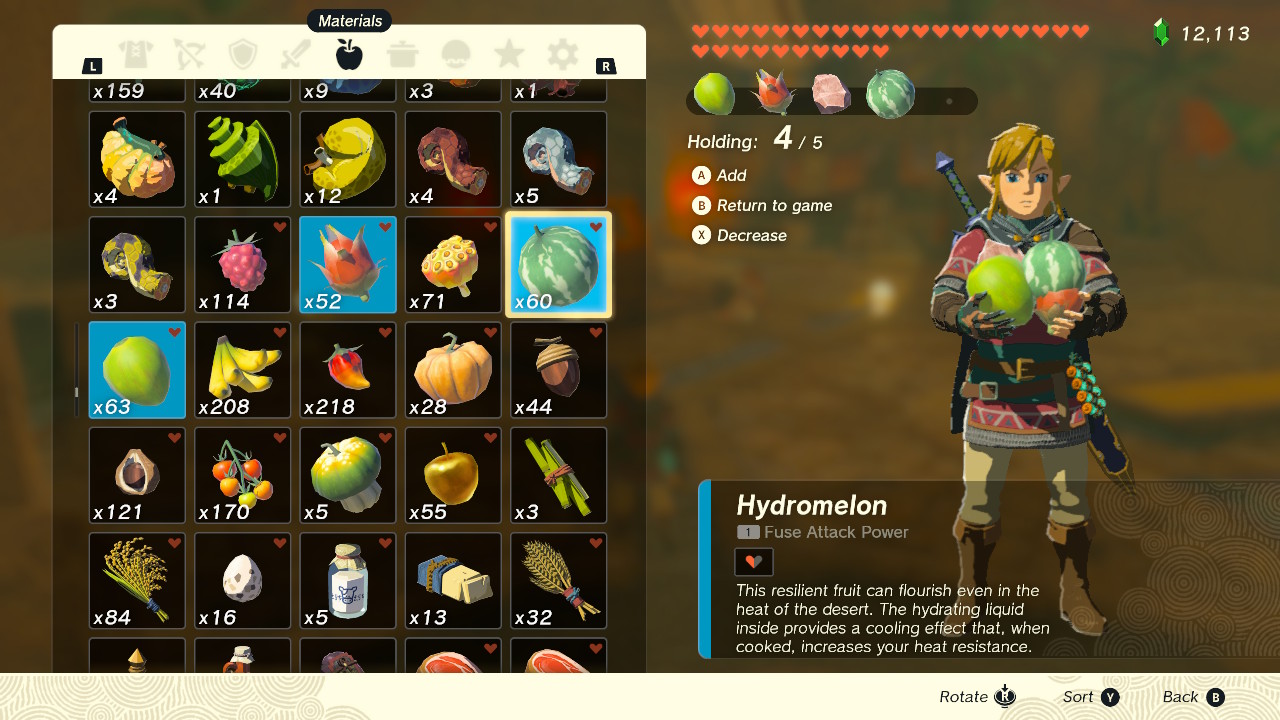Choose the banana bunch slot
This screenshot has height=720, width=1280.
pyautogui.click(x=243, y=370)
